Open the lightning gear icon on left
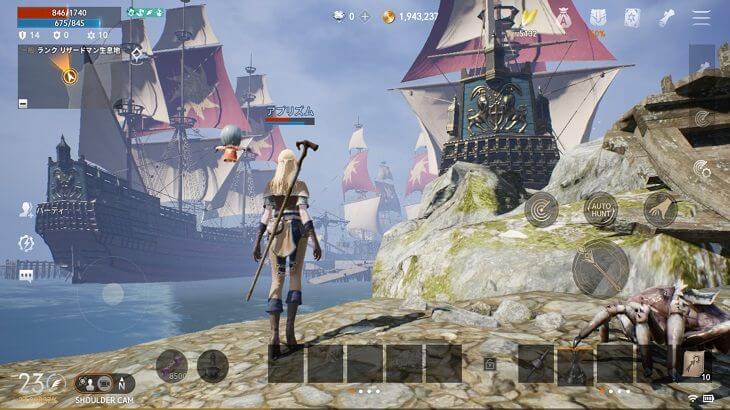Viewport: 730px width, 410px height. click(26, 243)
